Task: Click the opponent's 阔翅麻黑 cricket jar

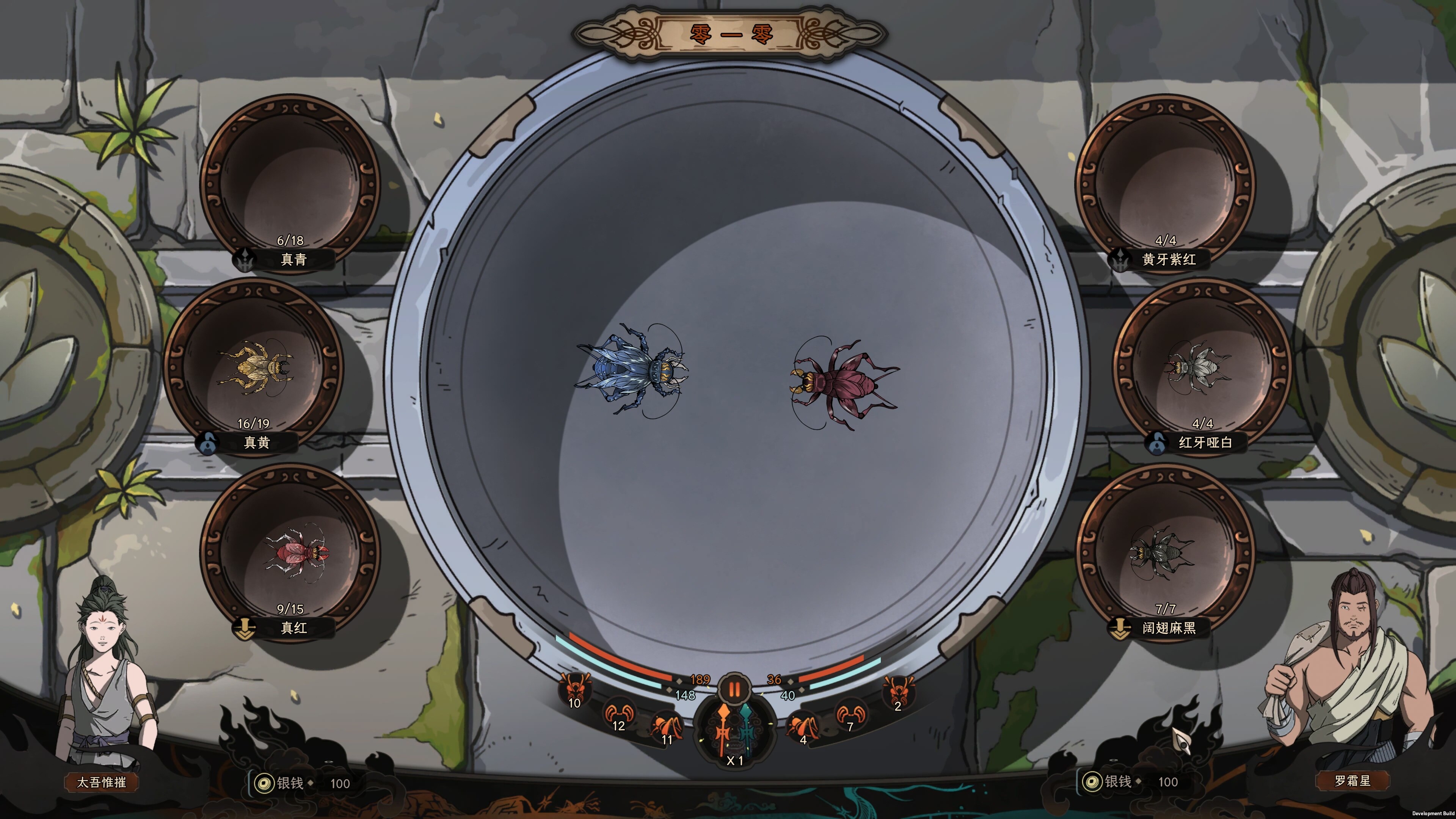Action: click(1165, 551)
